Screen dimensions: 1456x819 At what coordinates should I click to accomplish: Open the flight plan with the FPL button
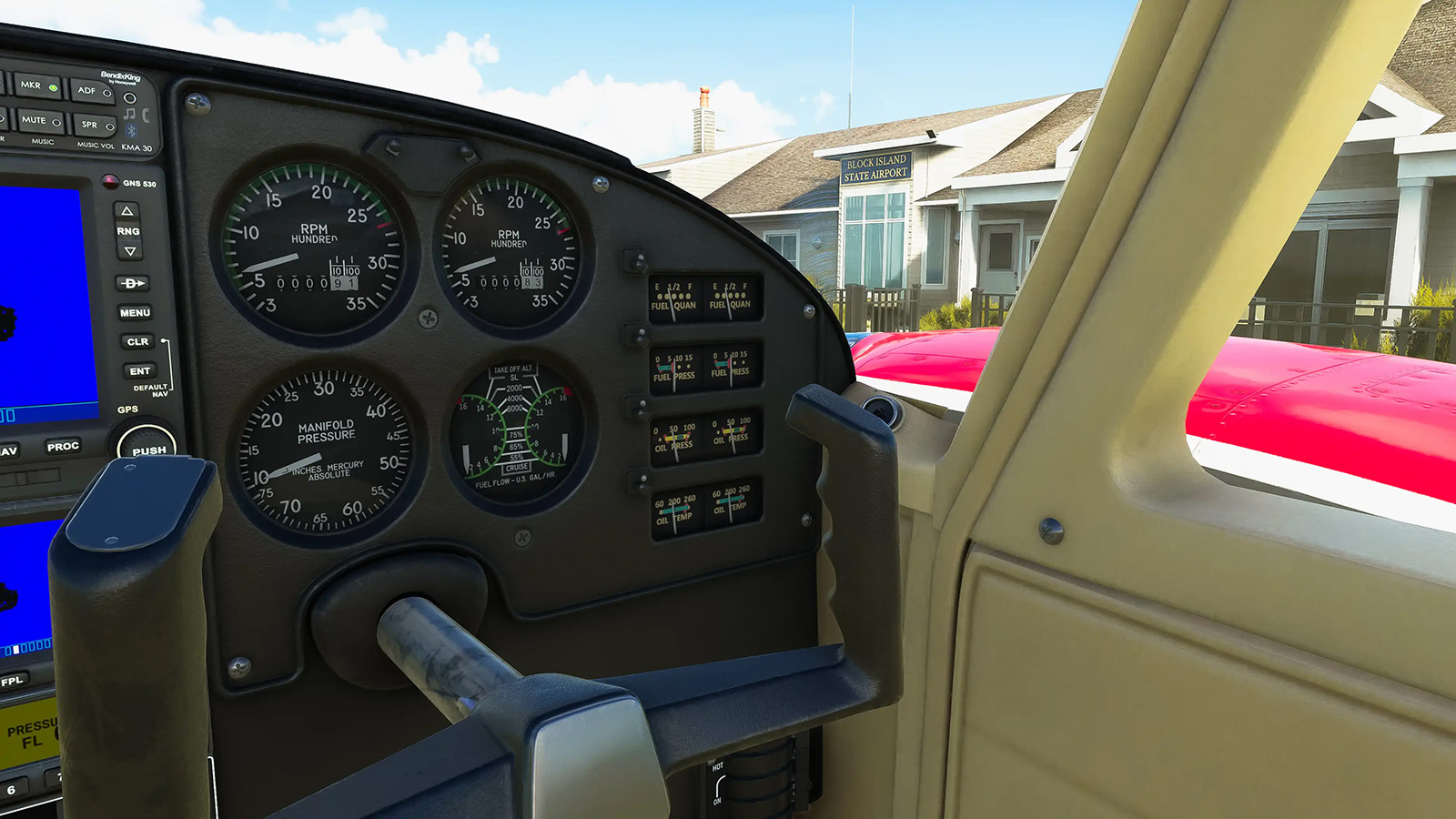13,681
